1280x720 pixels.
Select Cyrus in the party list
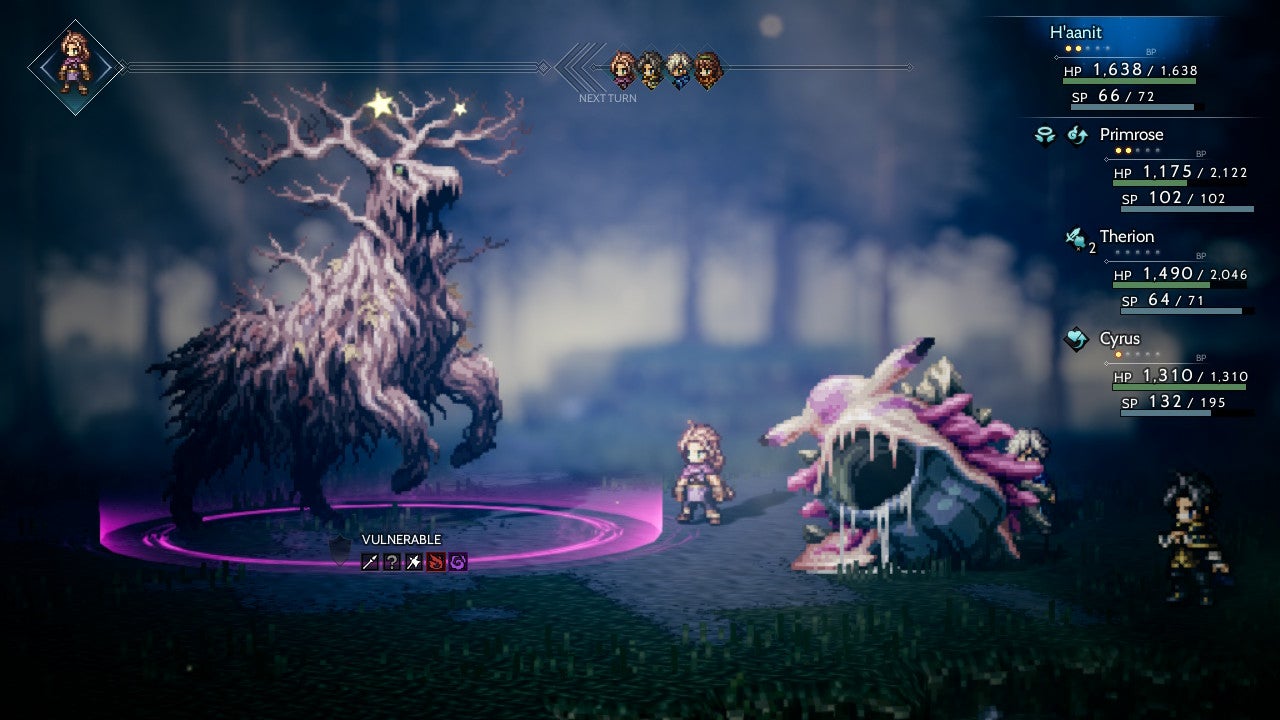[1119, 339]
